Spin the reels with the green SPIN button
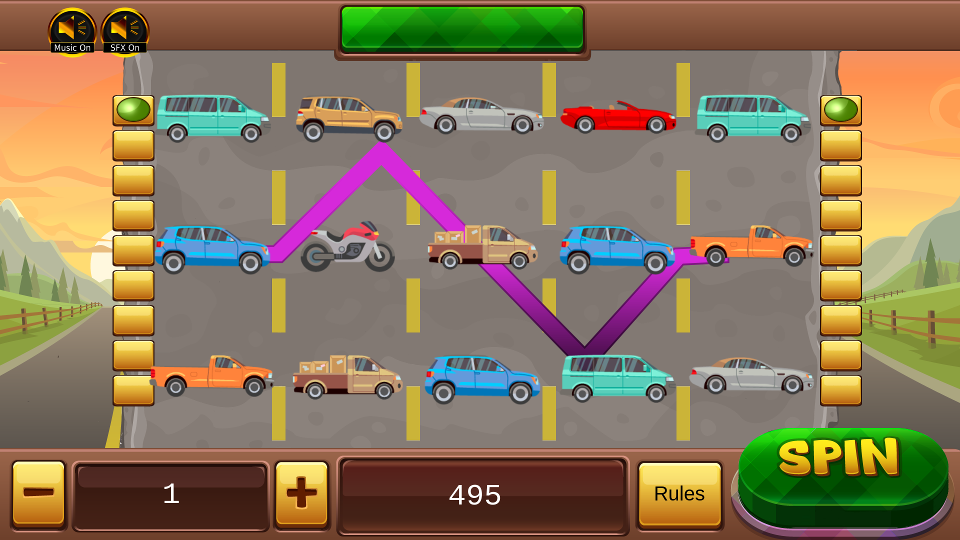The image size is (960, 540). [x=842, y=470]
